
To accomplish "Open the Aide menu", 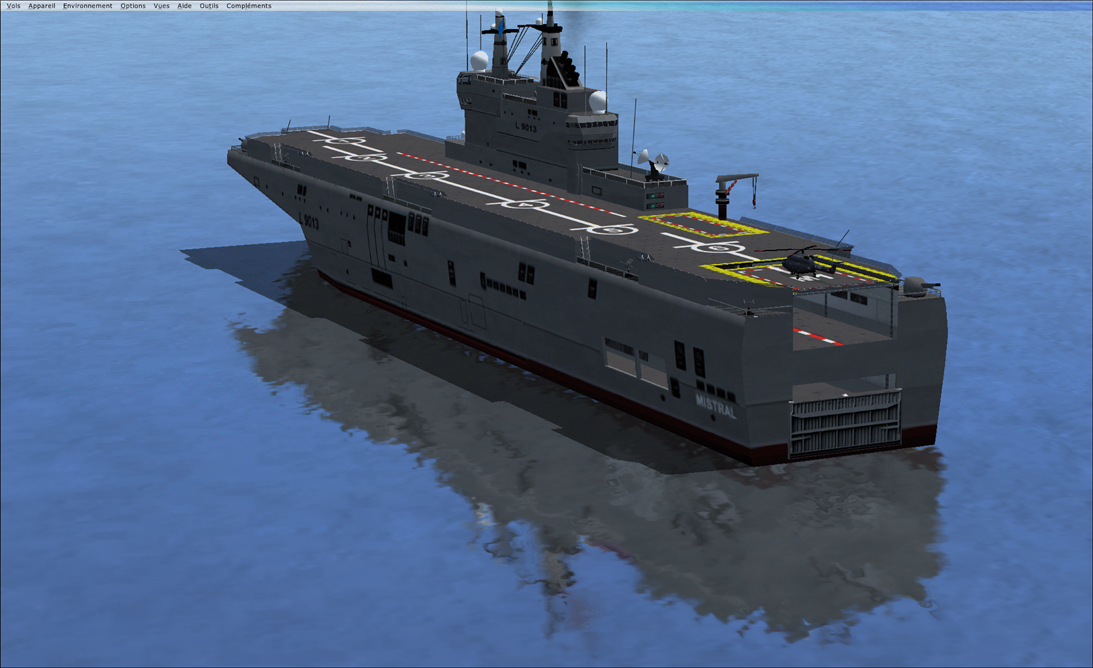I will [185, 6].
